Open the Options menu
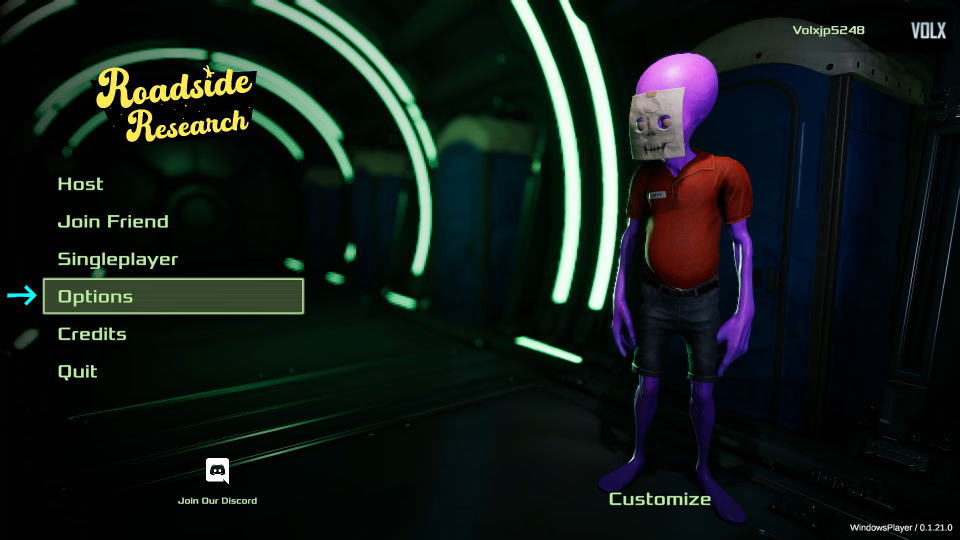Viewport: 960px width, 540px height. (x=172, y=296)
